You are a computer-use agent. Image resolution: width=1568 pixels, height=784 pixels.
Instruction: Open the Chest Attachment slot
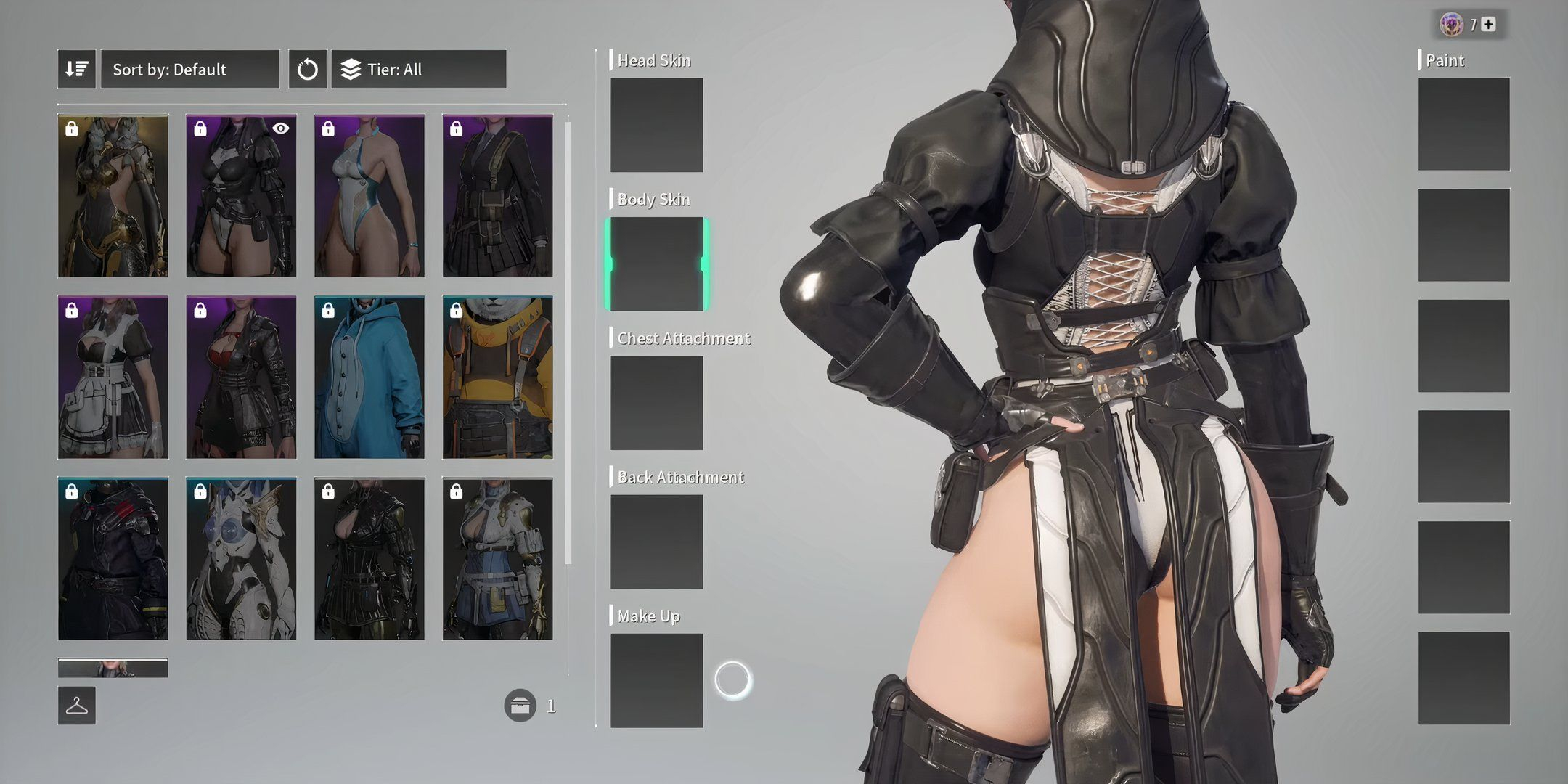pos(656,403)
